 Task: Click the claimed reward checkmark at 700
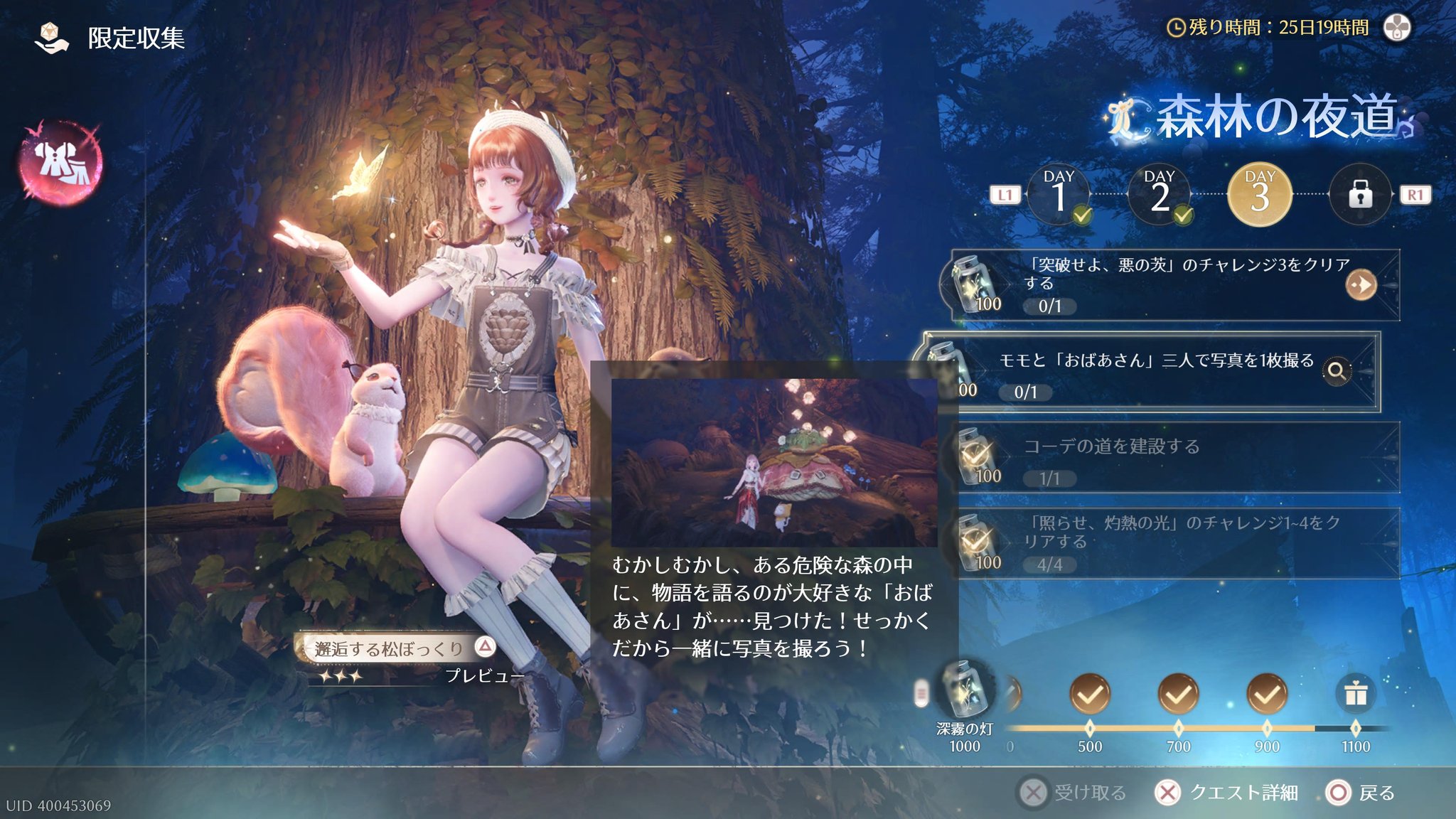point(1178,694)
